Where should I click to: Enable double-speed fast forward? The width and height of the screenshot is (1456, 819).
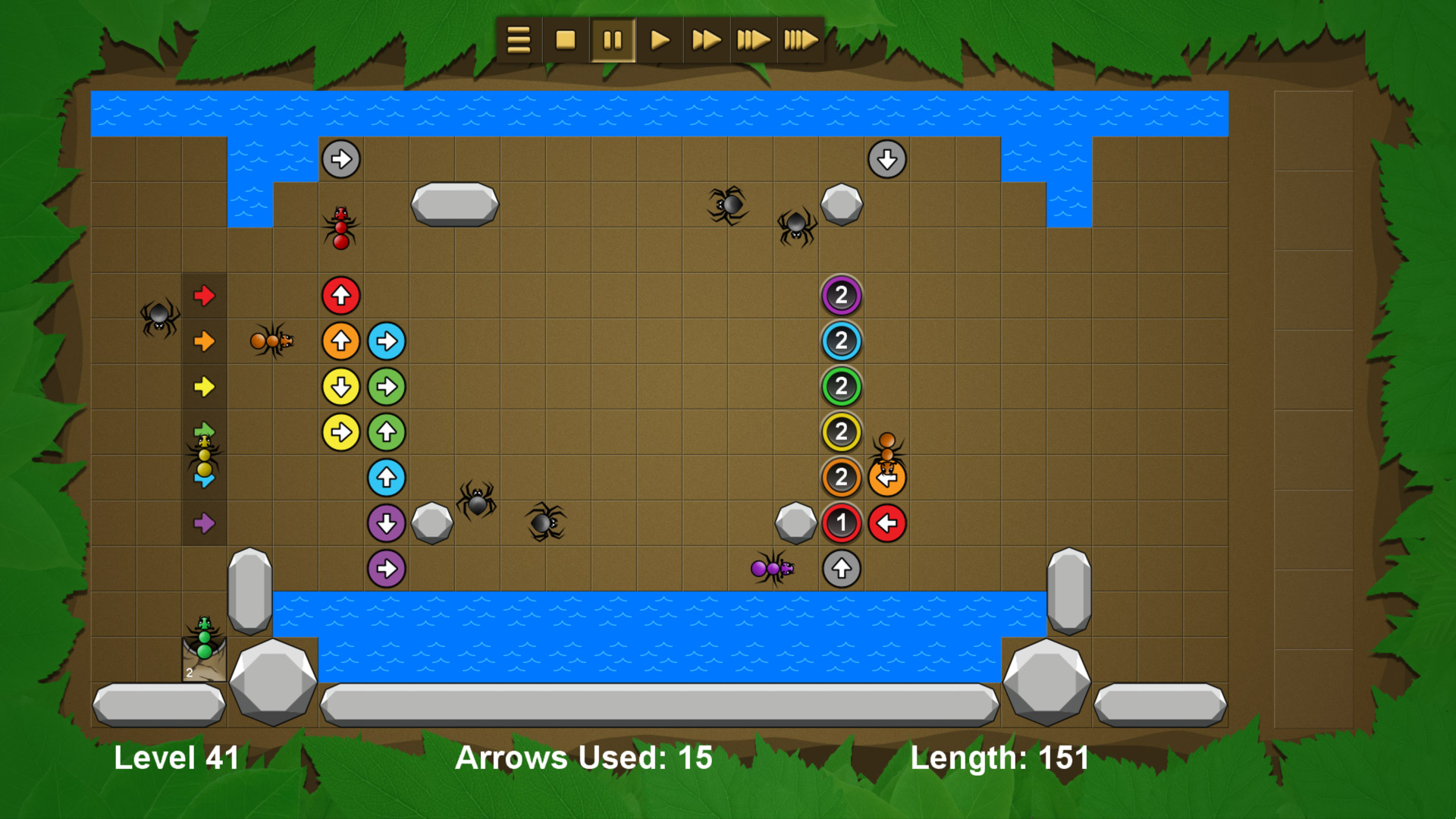point(705,40)
